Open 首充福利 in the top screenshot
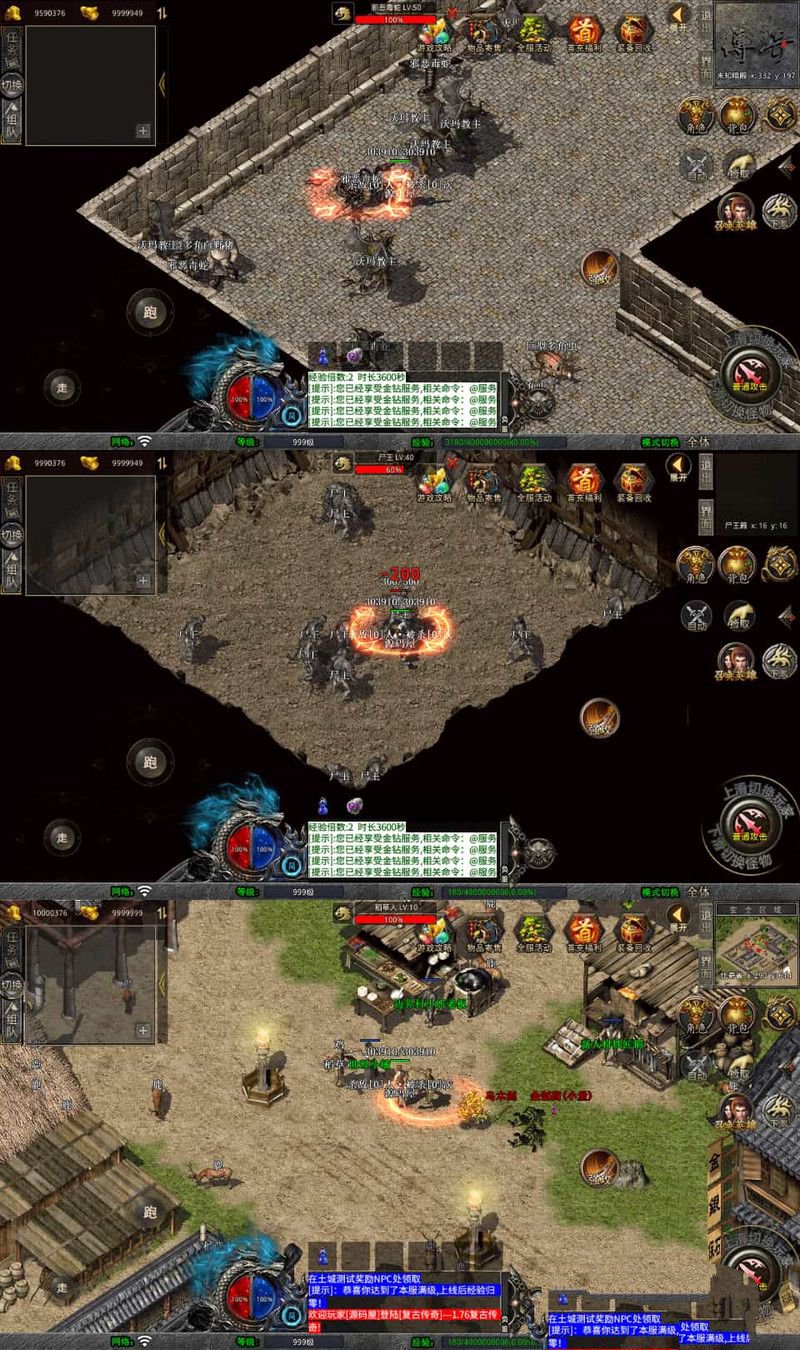The height and width of the screenshot is (1350, 800). point(584,32)
